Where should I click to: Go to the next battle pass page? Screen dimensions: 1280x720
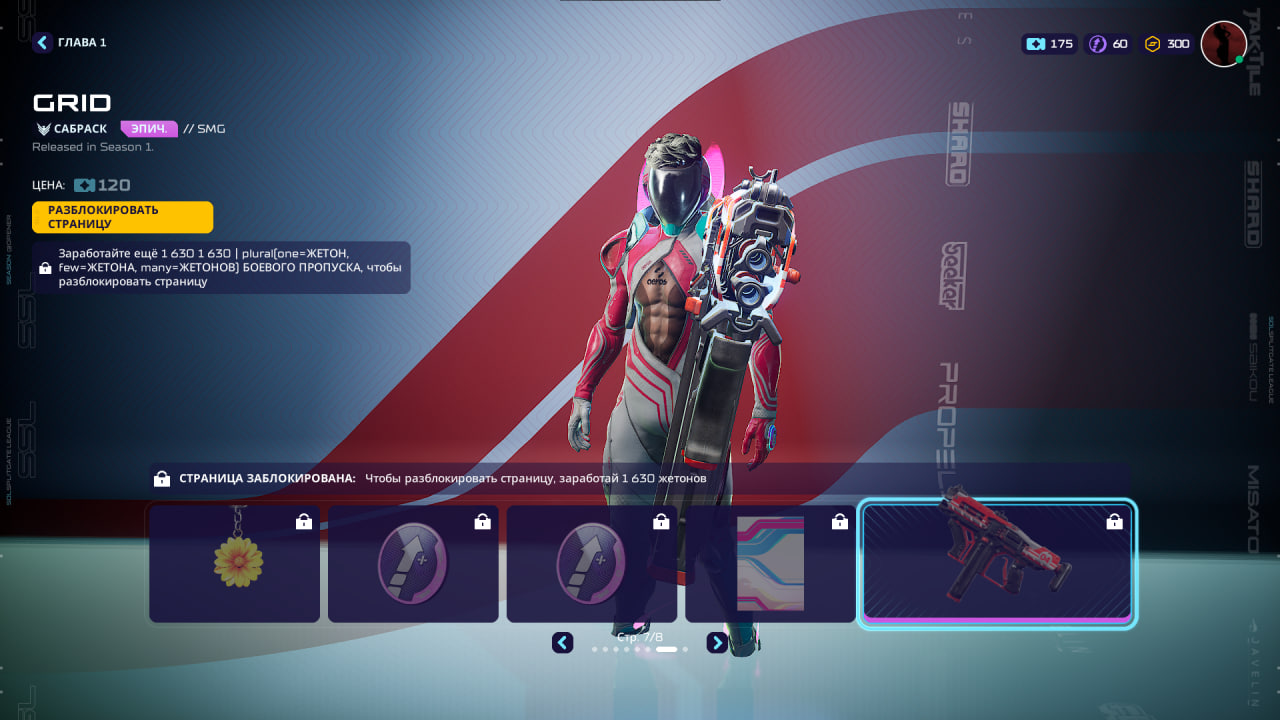click(717, 643)
